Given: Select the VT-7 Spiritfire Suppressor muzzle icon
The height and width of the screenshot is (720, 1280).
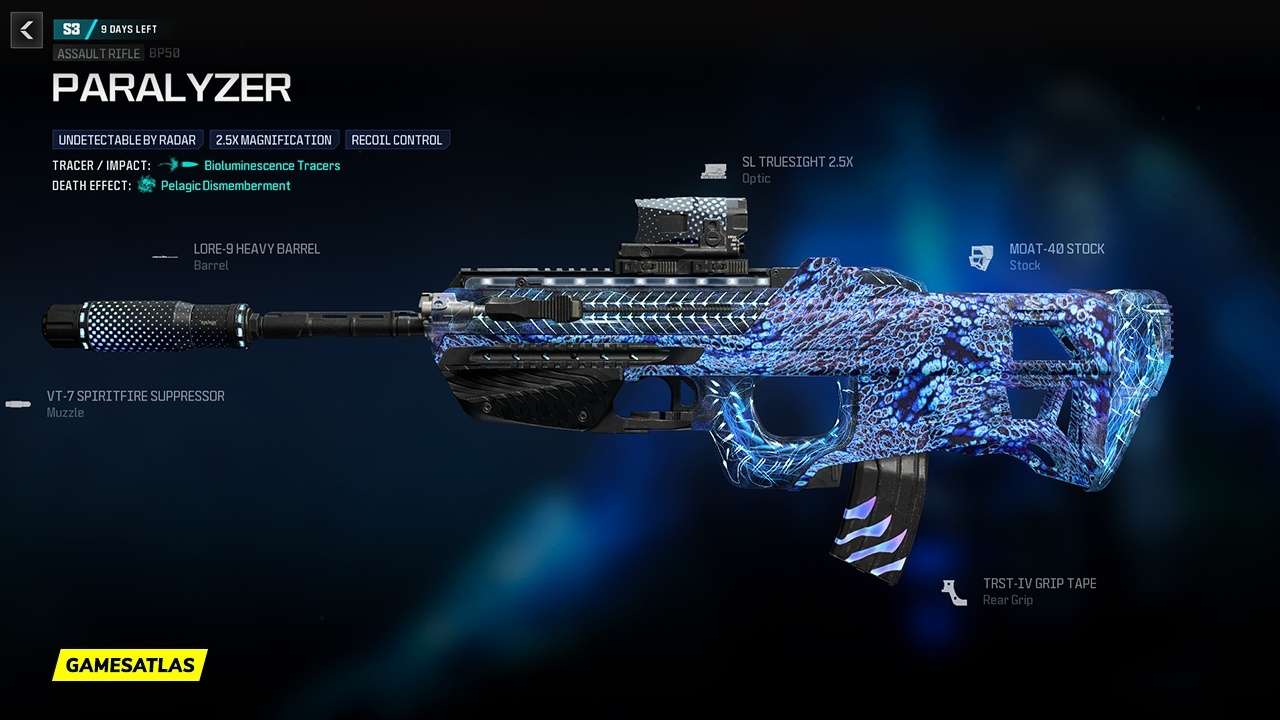Looking at the screenshot, I should tap(18, 404).
